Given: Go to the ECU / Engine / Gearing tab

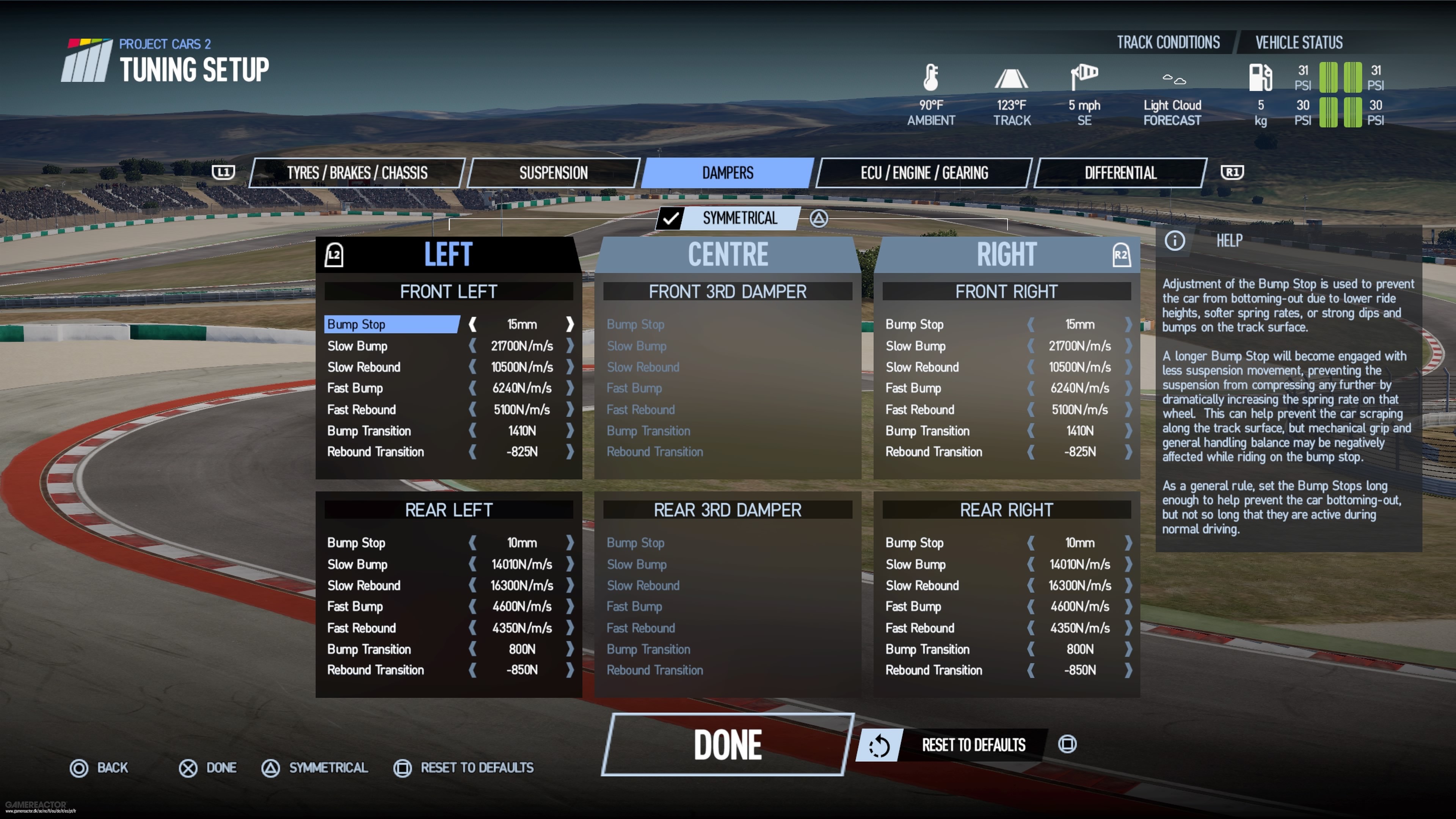Looking at the screenshot, I should (x=924, y=173).
